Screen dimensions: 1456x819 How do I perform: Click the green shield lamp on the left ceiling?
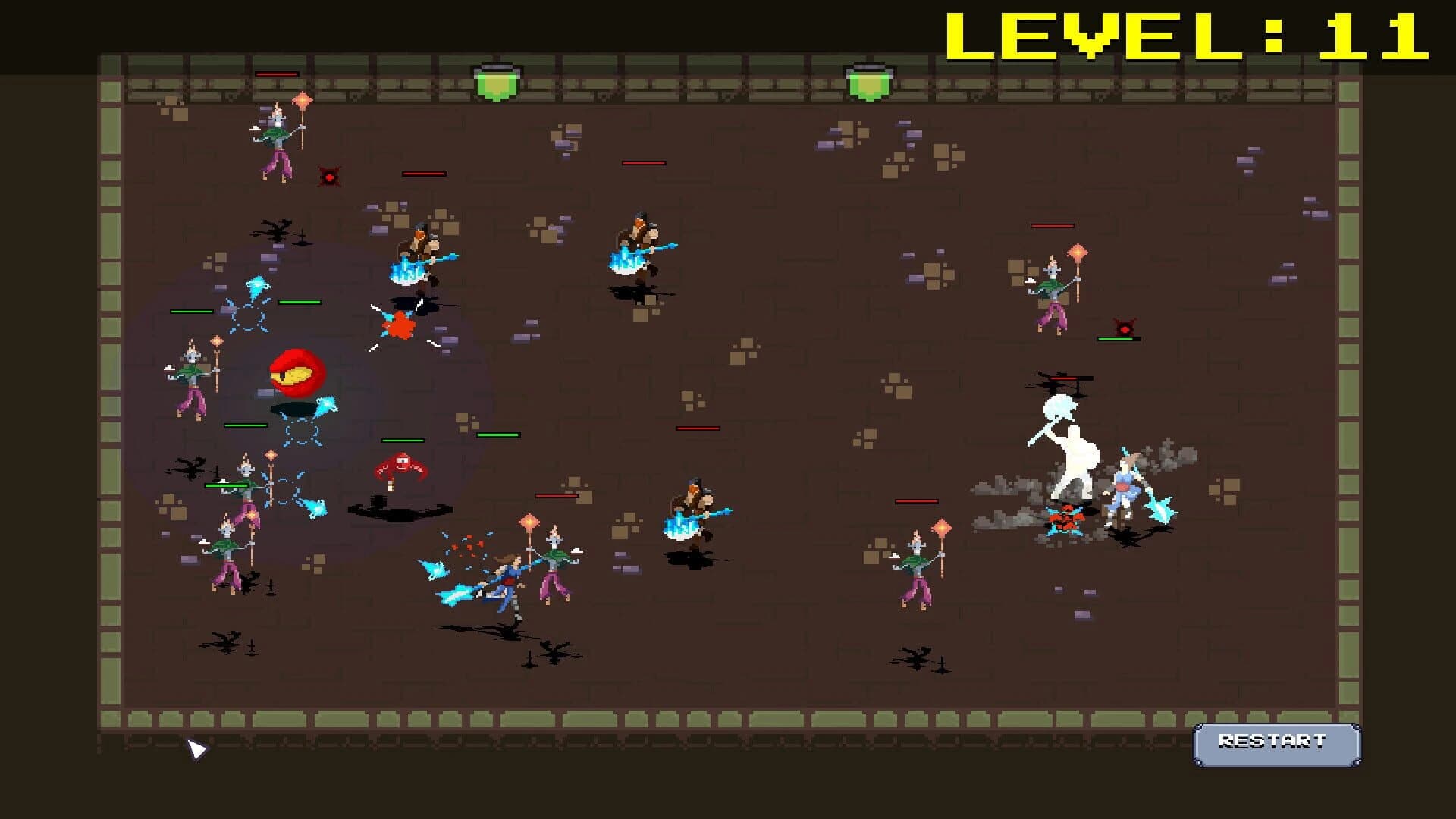[497, 83]
